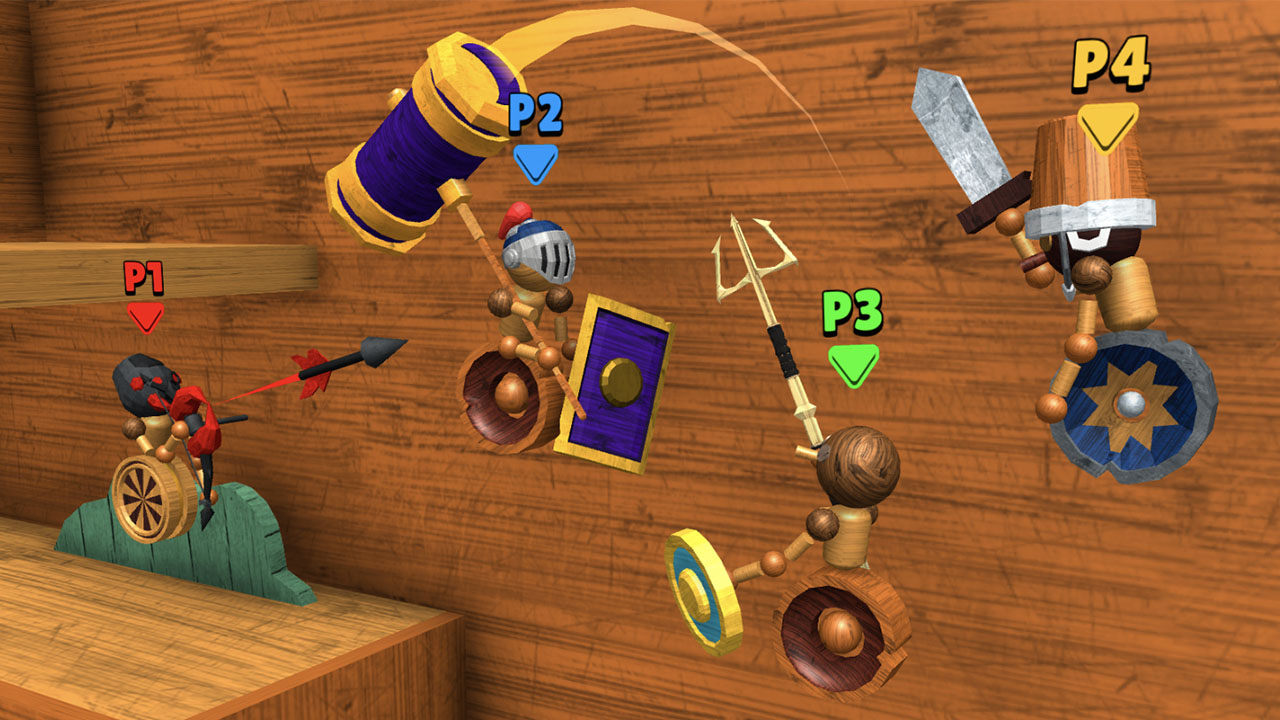
Task: Click the P2 player label
Action: coord(533,115)
